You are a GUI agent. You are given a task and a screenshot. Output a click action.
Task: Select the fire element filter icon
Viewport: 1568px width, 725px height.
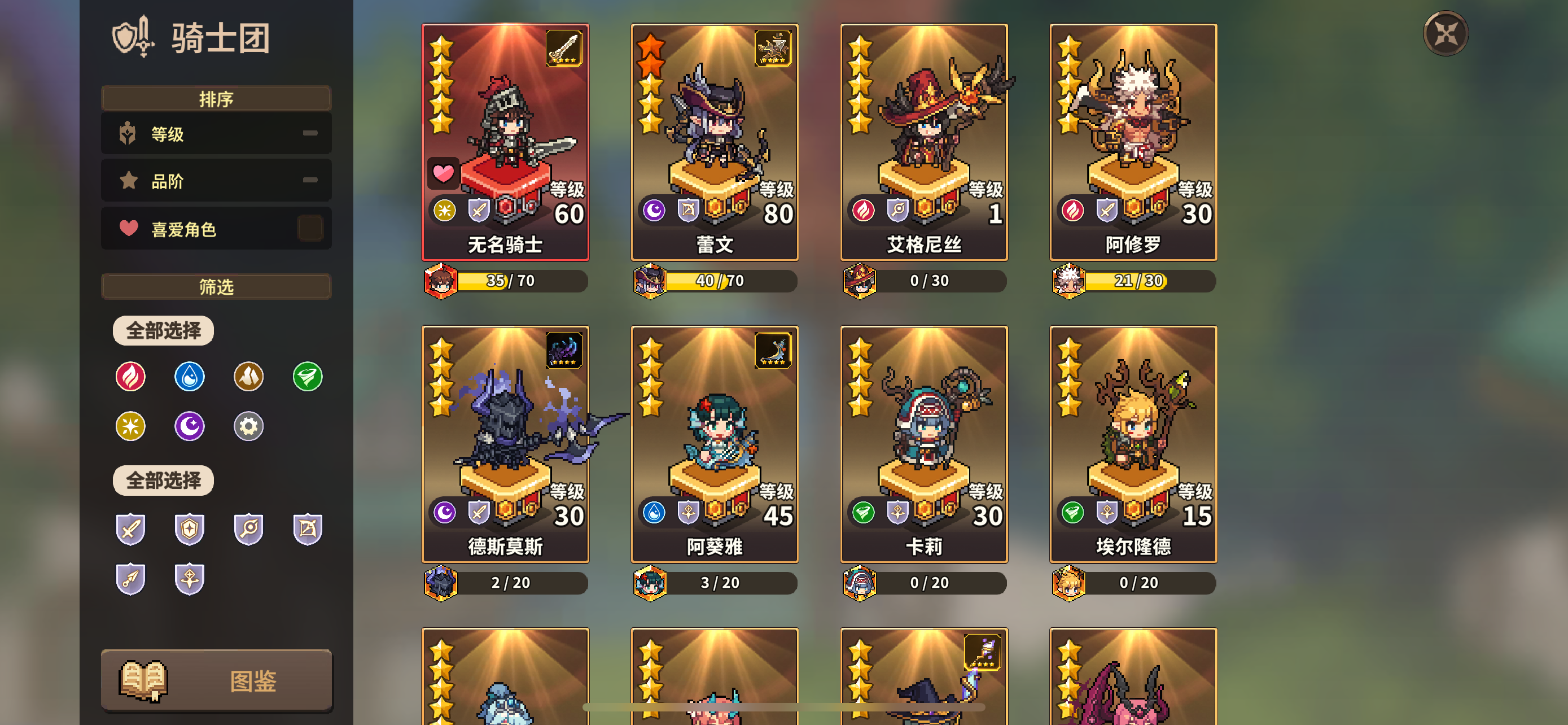point(130,376)
